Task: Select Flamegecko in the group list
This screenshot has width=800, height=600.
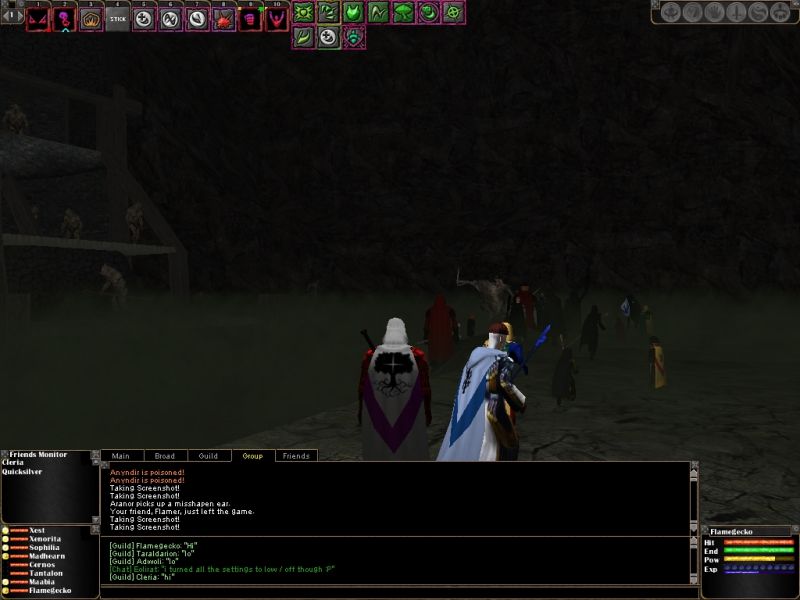Action: click(50, 591)
